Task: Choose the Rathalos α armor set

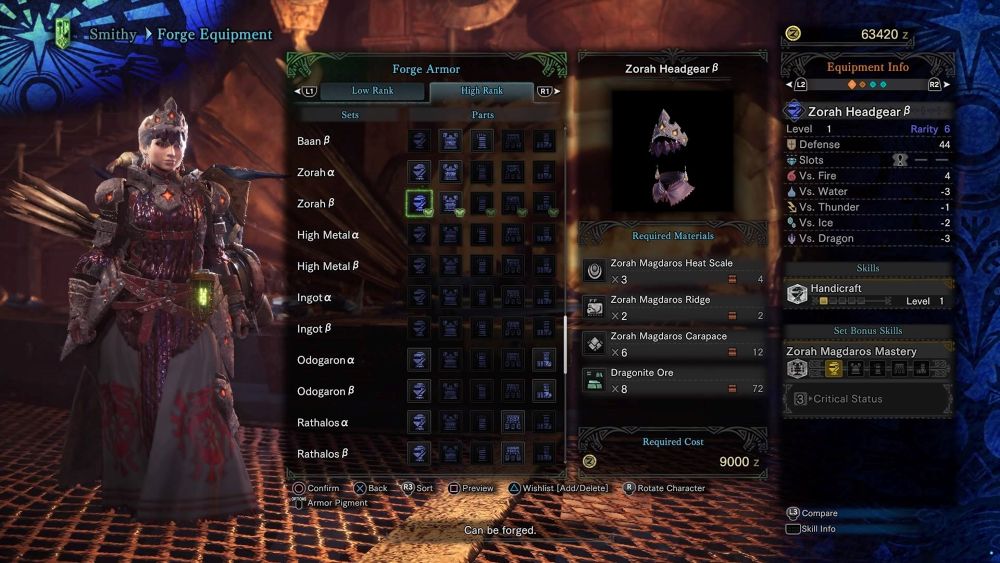Action: (x=323, y=422)
